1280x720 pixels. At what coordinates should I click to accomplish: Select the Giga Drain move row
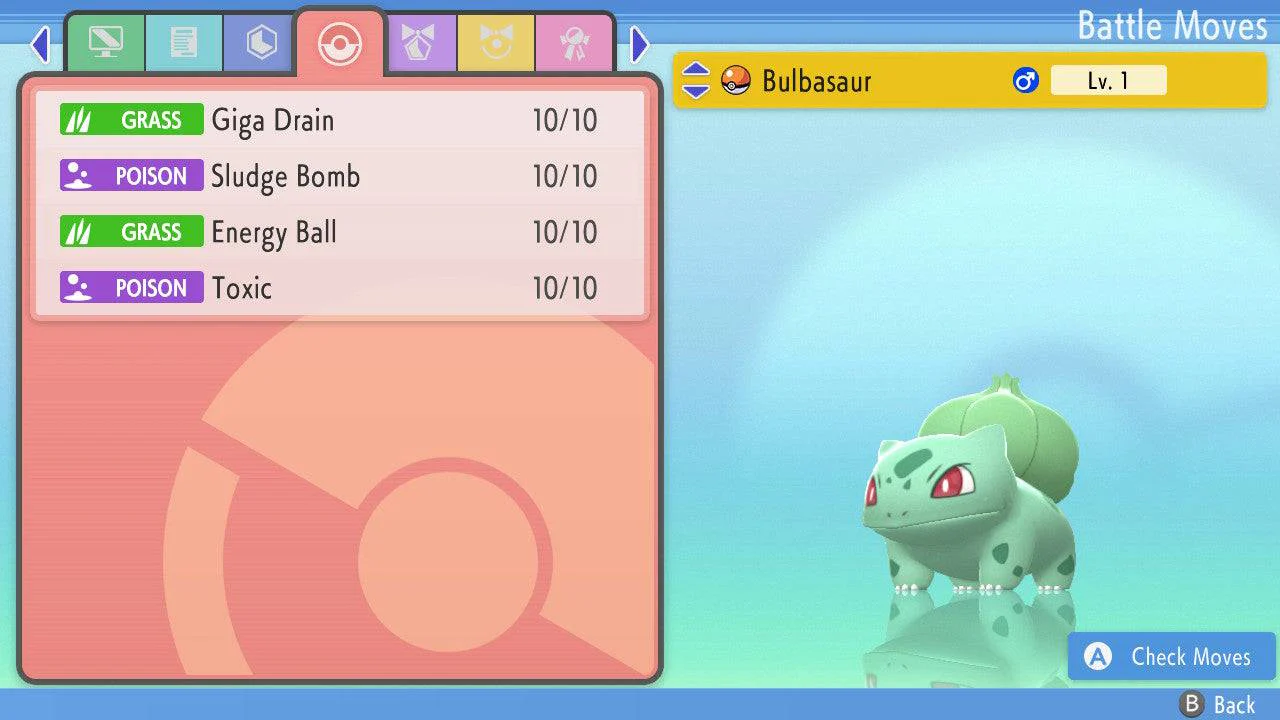340,121
